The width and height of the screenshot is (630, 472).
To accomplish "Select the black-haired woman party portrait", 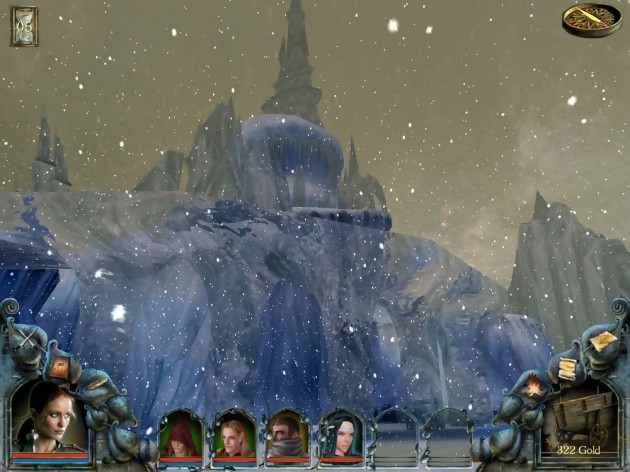I will coord(338,437).
